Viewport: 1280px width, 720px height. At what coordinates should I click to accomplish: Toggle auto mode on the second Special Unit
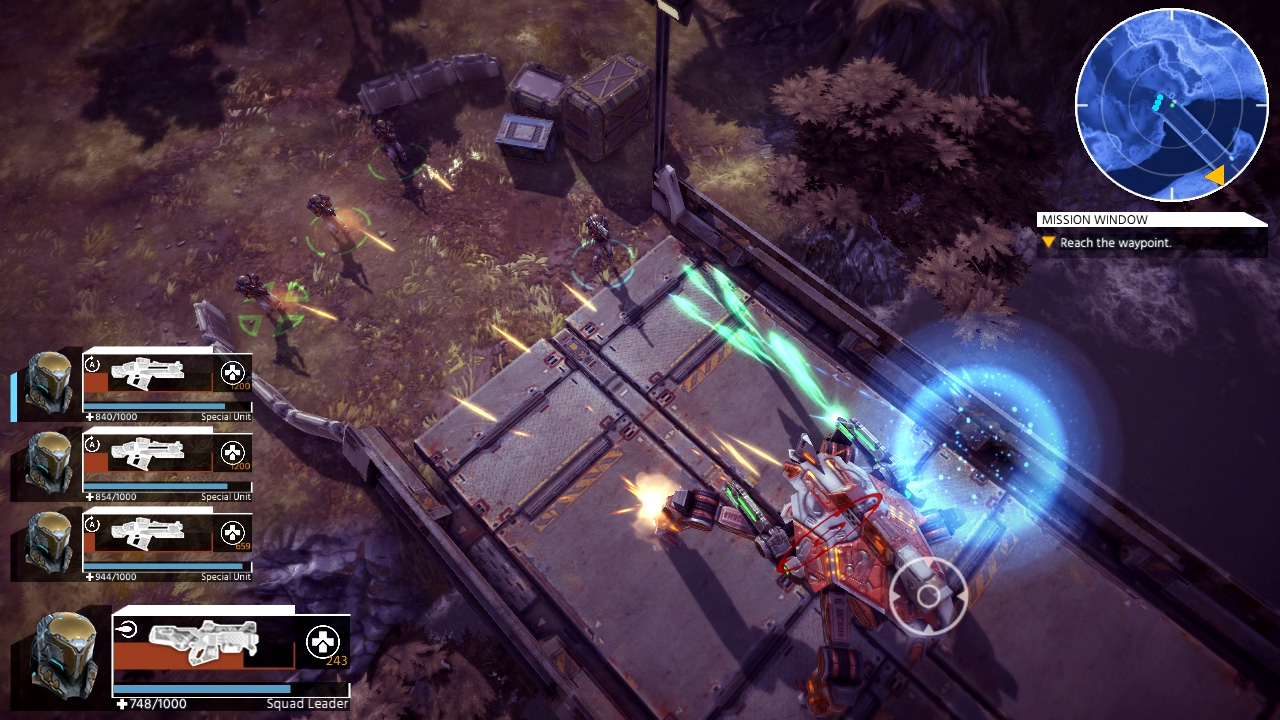pyautogui.click(x=91, y=445)
